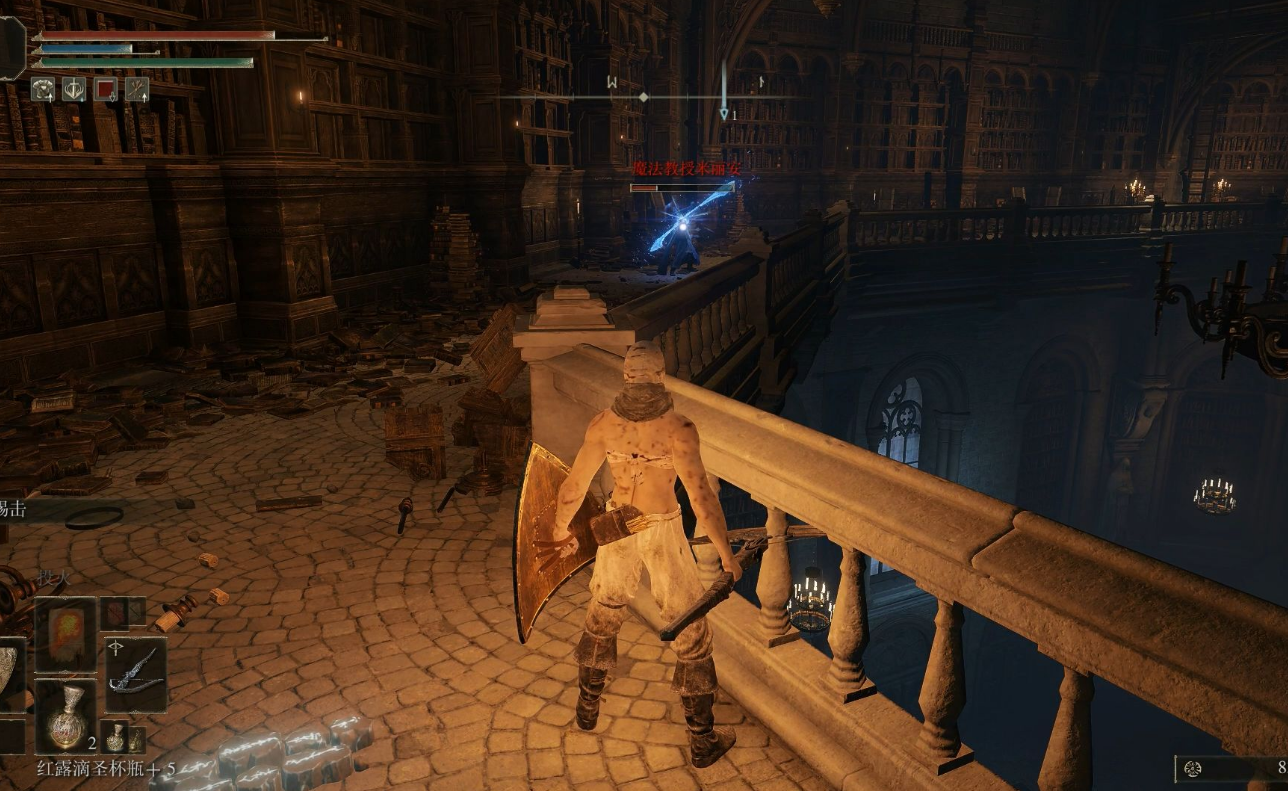Select the equipped crossbow weapon slot
This screenshot has width=1288, height=791.
[x=134, y=673]
